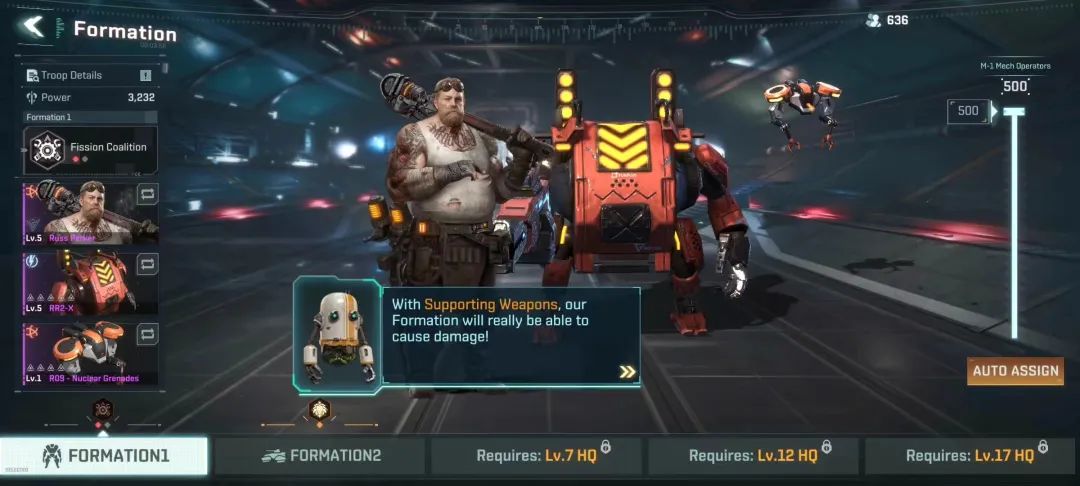Select the R09 Nuclear Grenades card

[78, 352]
